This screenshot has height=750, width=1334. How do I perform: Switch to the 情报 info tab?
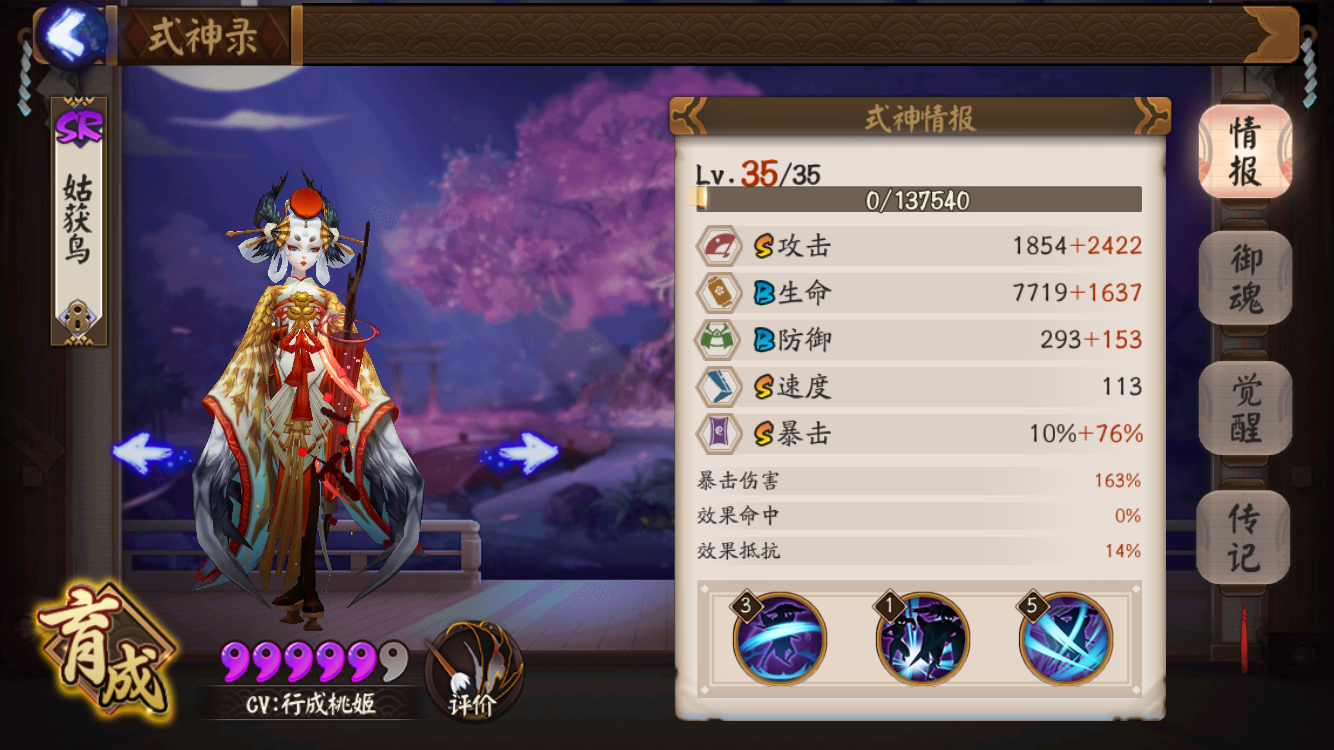[1245, 151]
